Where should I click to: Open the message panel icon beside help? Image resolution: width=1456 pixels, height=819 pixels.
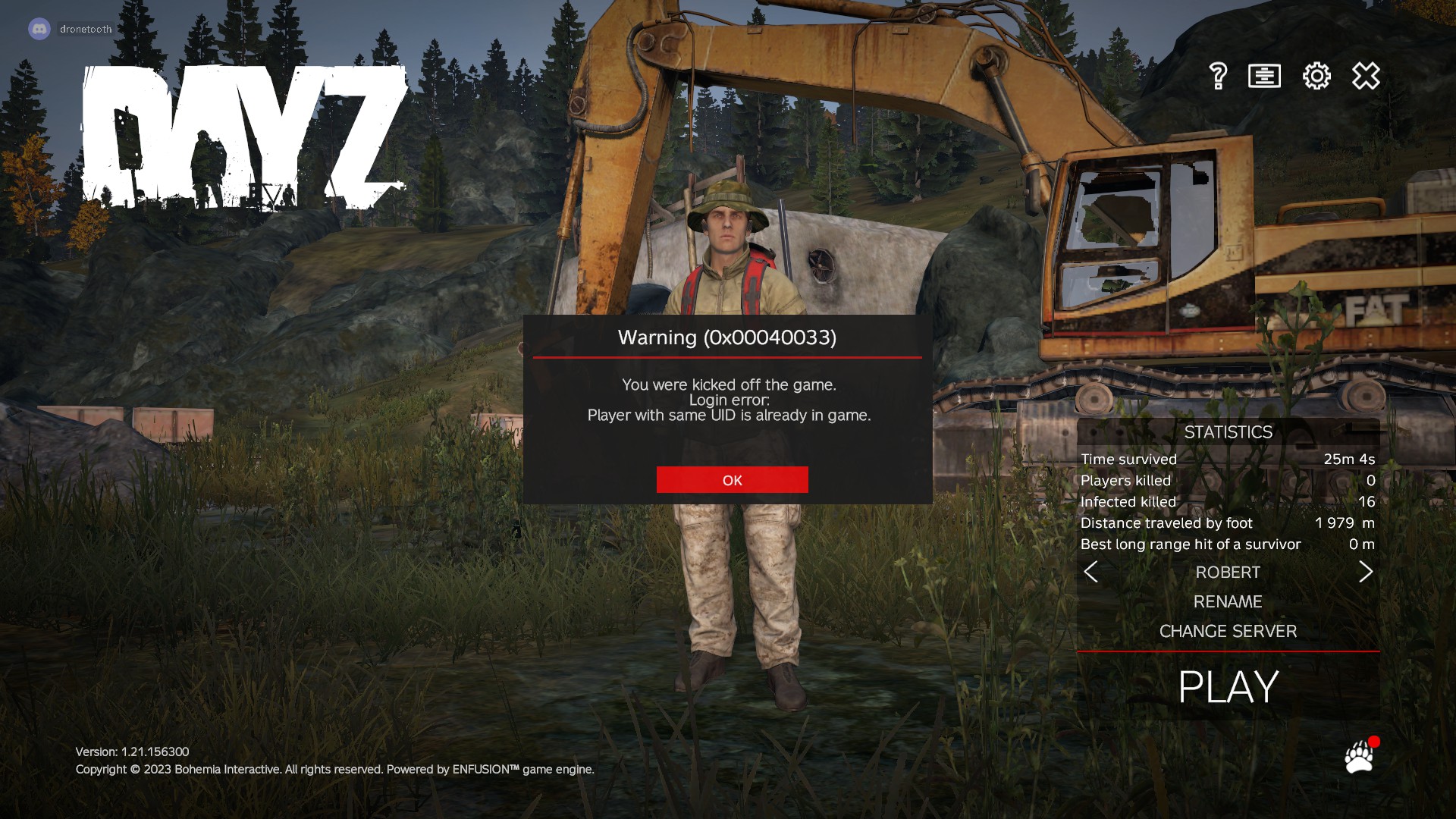pos(1264,76)
